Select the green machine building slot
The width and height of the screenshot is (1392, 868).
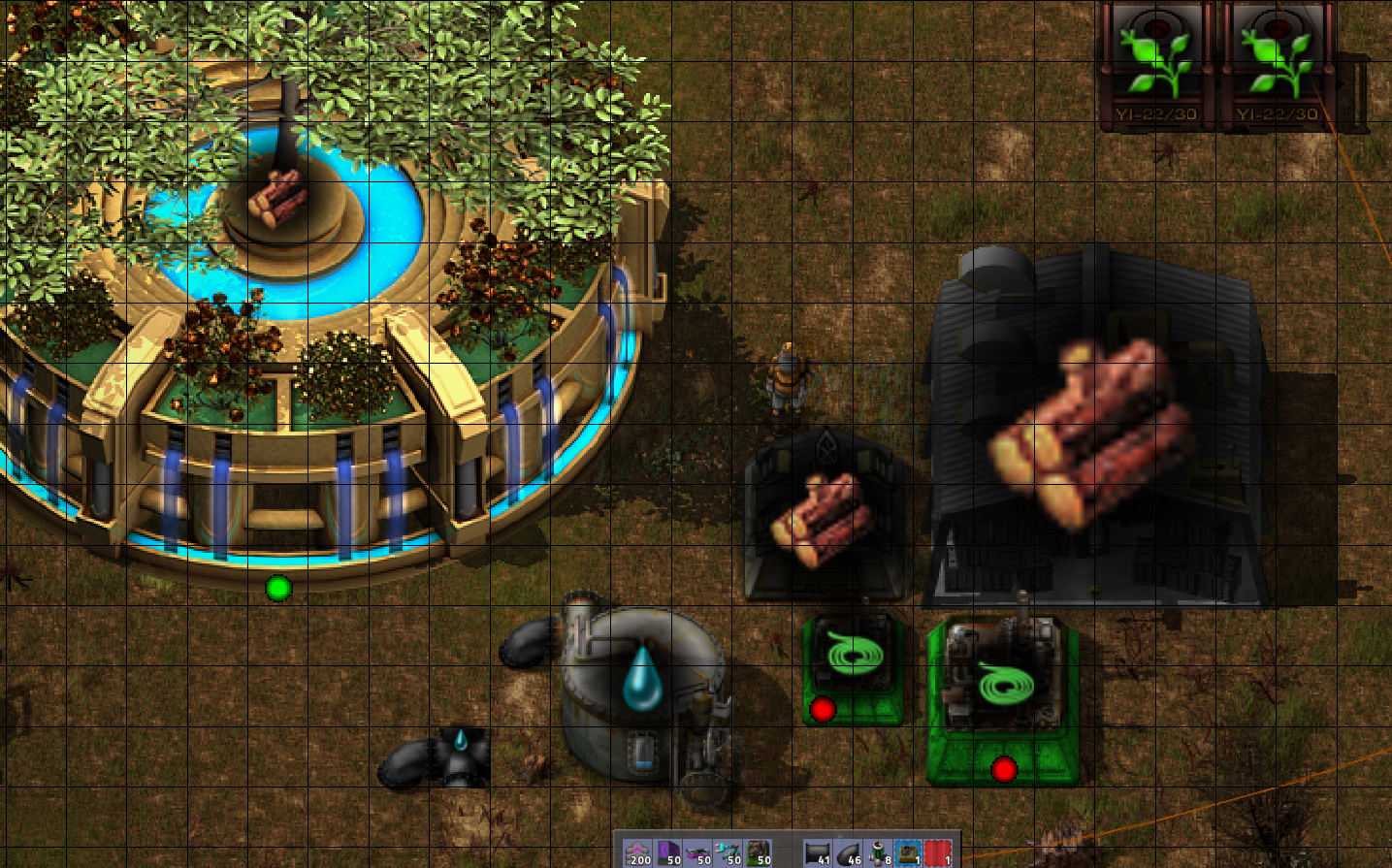759,853
